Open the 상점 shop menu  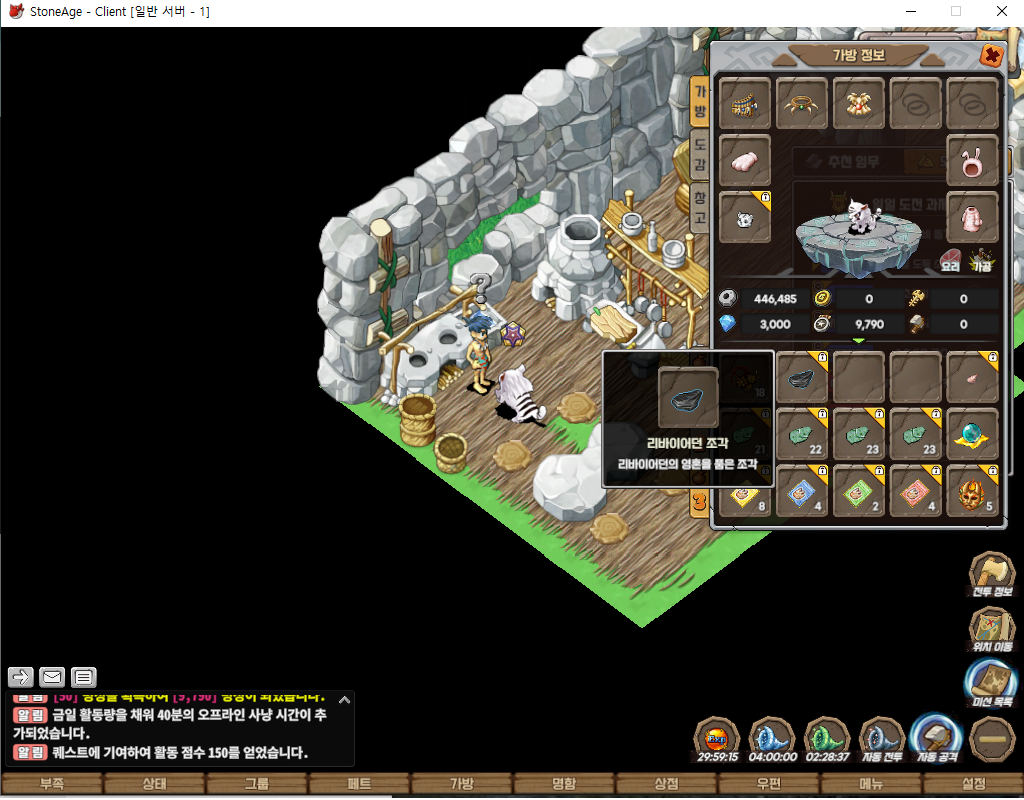[665, 784]
